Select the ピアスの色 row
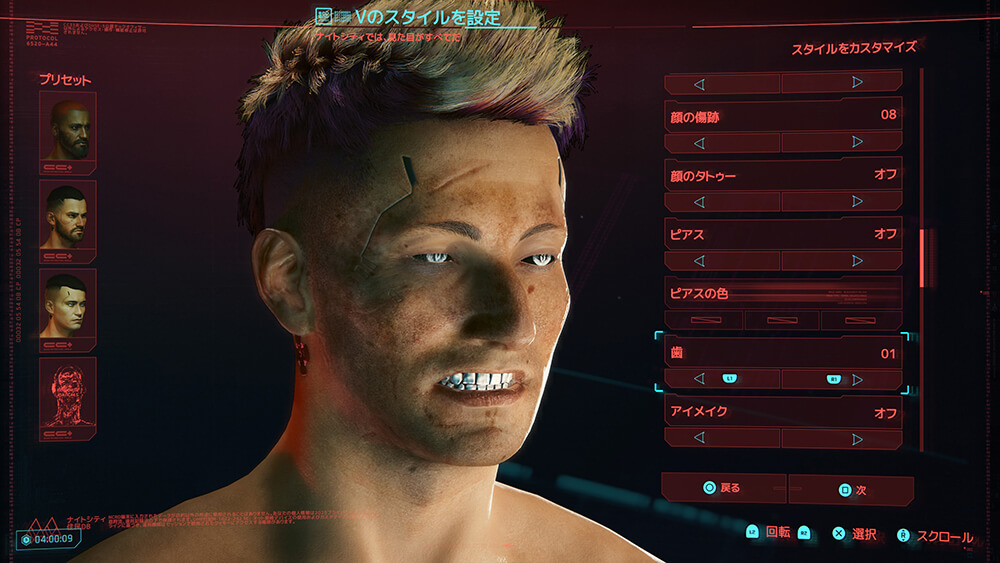The image size is (1000, 563). tap(783, 293)
